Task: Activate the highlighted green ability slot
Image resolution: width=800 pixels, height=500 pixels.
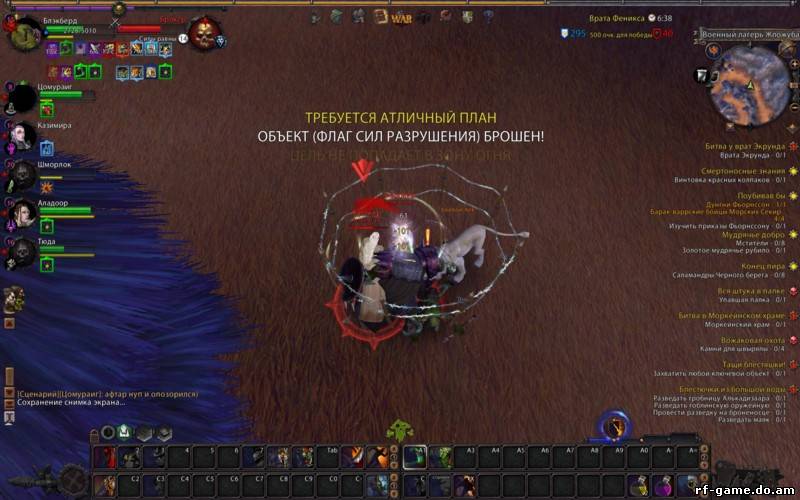Action: [414, 457]
